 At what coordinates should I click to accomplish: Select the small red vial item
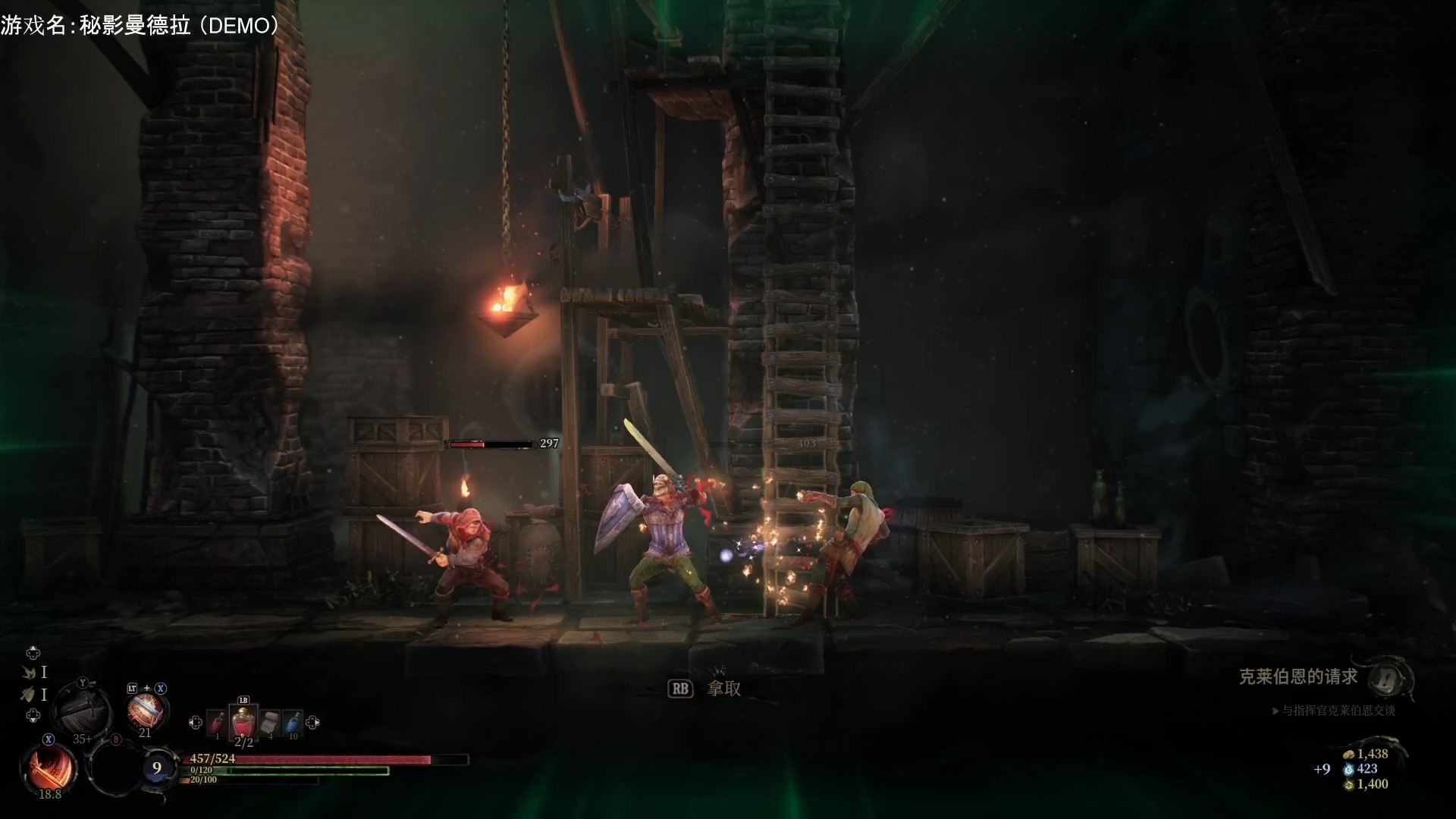point(217,722)
